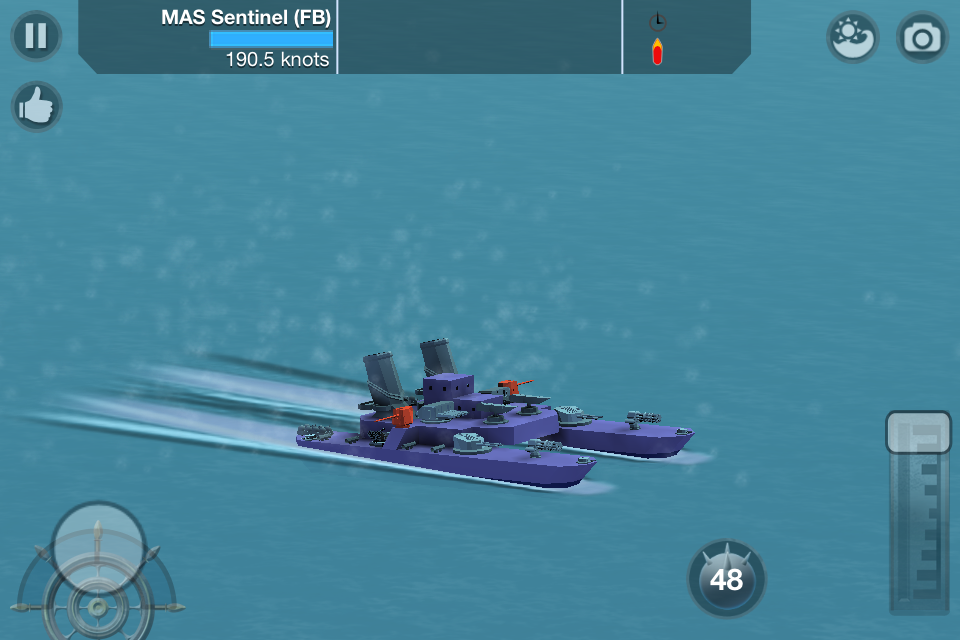
Task: Take a screenshot with the camera button
Action: [x=921, y=37]
